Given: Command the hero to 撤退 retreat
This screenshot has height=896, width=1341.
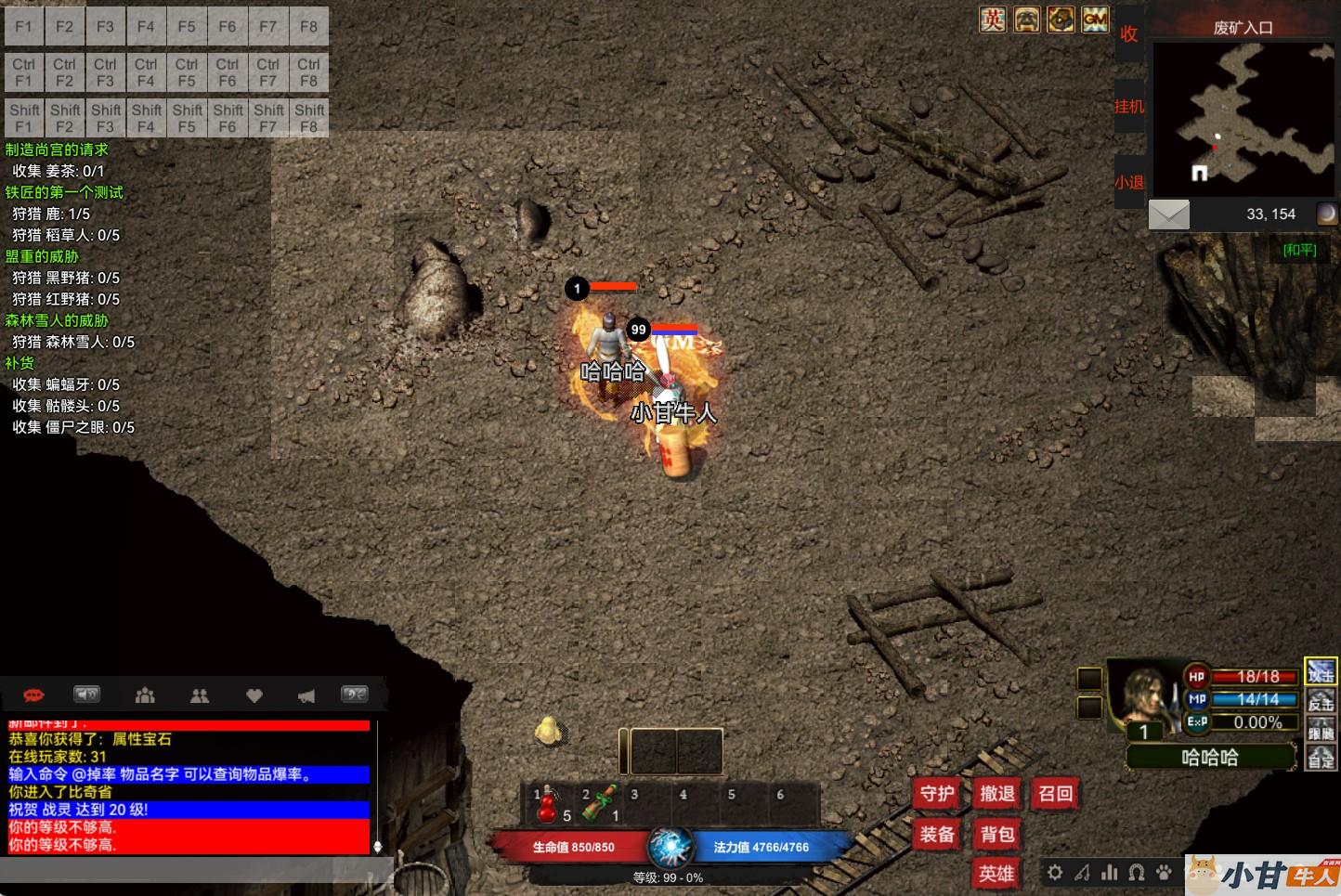Looking at the screenshot, I should click(996, 794).
